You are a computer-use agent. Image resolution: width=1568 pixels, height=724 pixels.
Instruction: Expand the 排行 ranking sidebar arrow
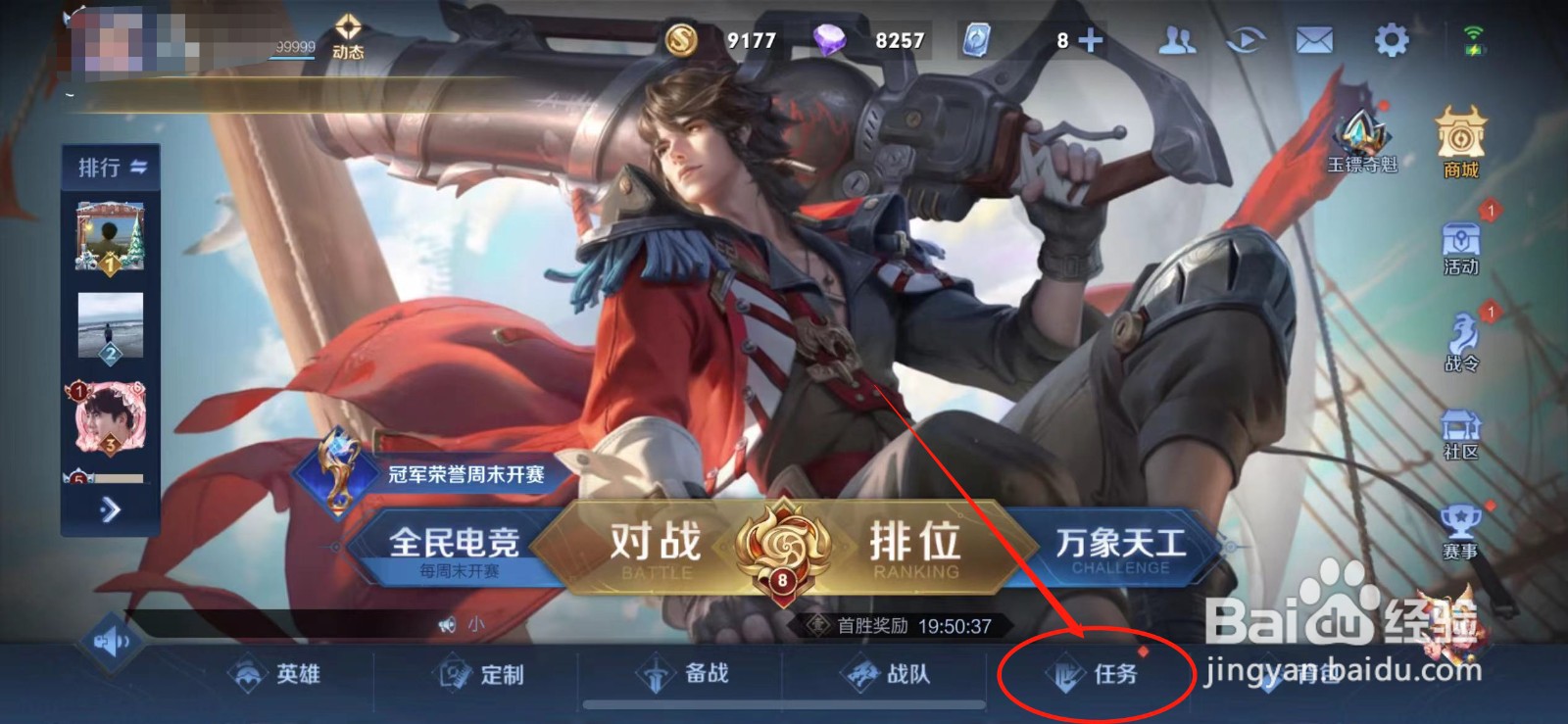pyautogui.click(x=110, y=508)
